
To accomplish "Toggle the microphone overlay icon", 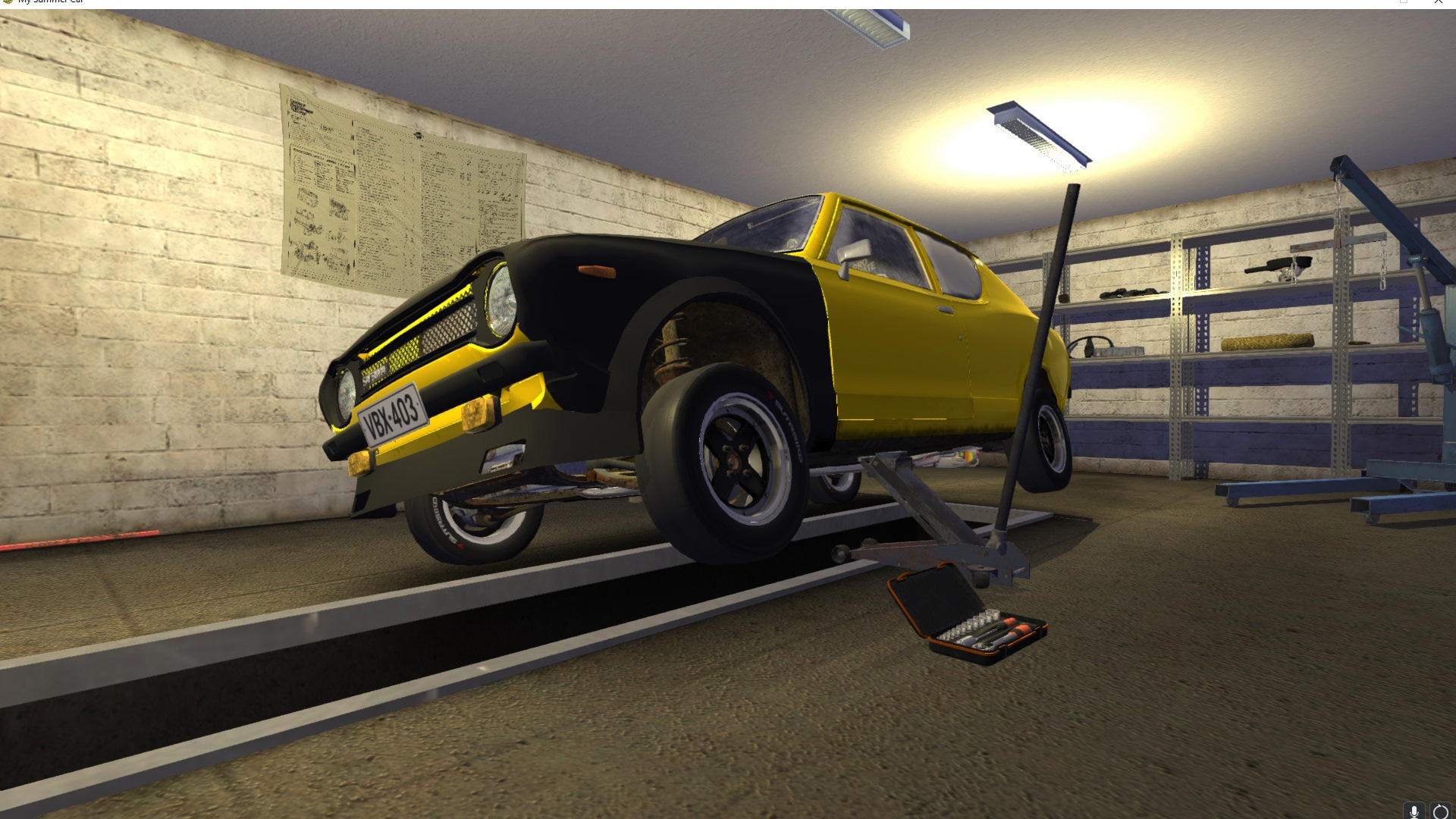I will tap(1414, 811).
